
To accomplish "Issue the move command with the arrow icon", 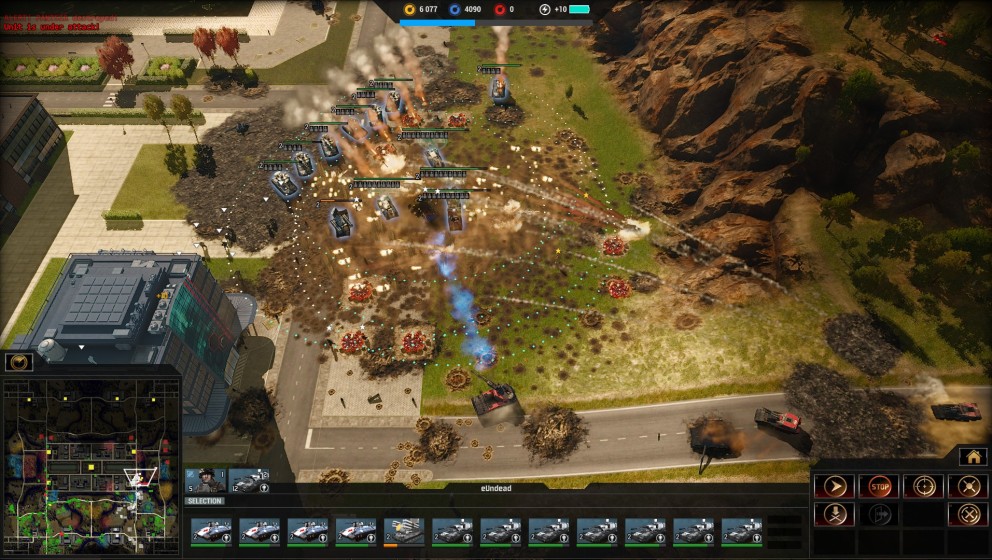I will pos(833,487).
